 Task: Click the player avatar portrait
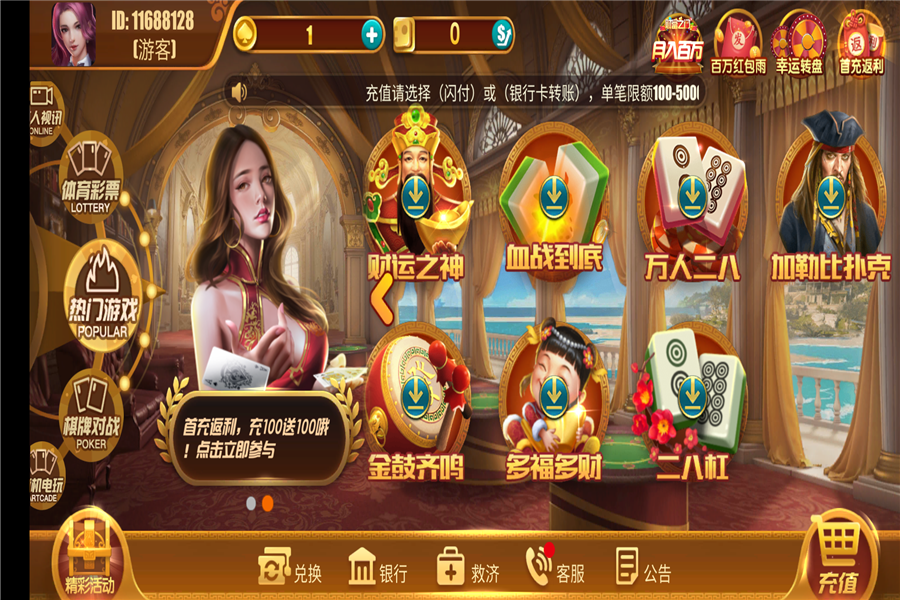[73, 34]
